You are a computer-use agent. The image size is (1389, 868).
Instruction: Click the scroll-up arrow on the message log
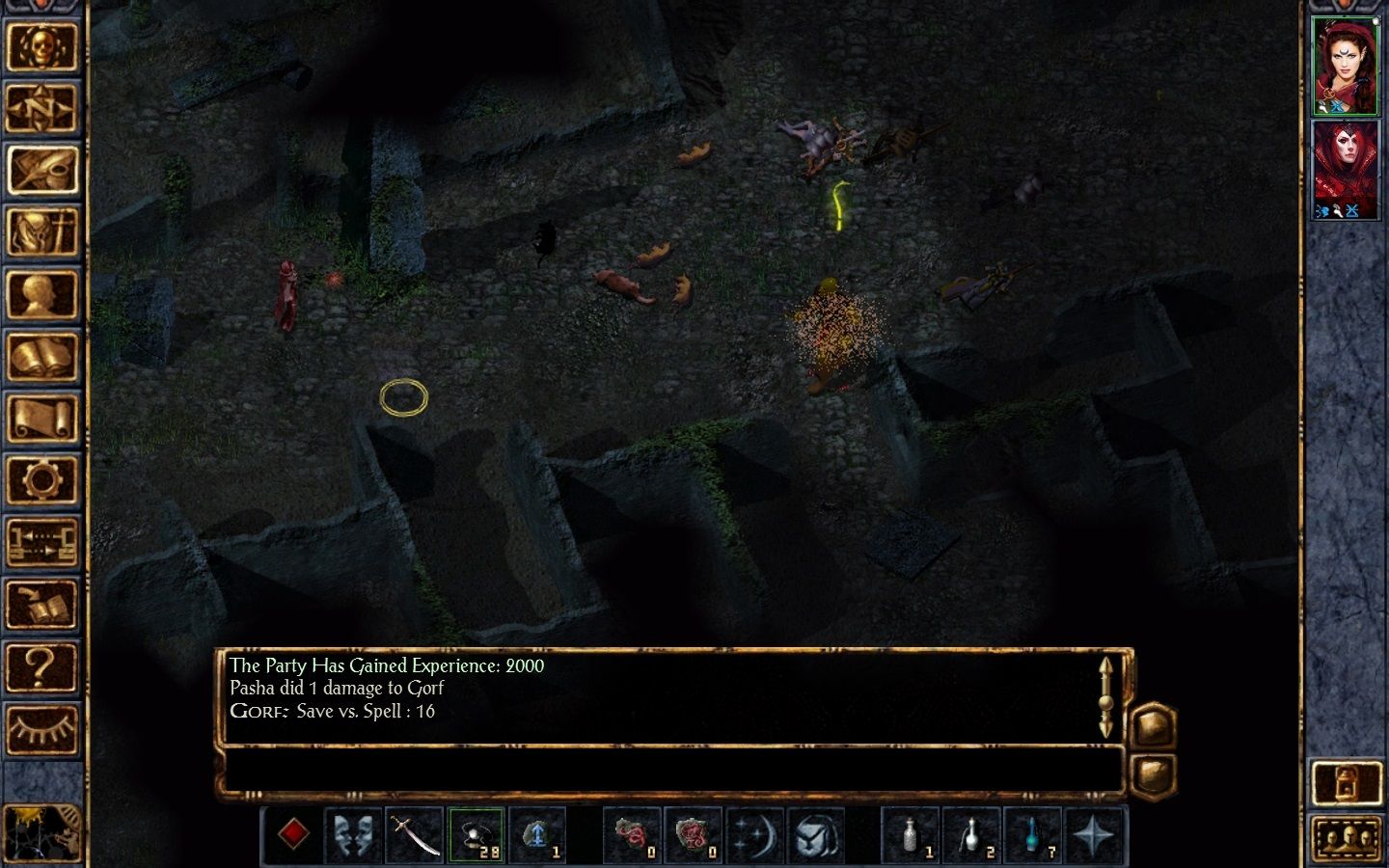click(1105, 665)
